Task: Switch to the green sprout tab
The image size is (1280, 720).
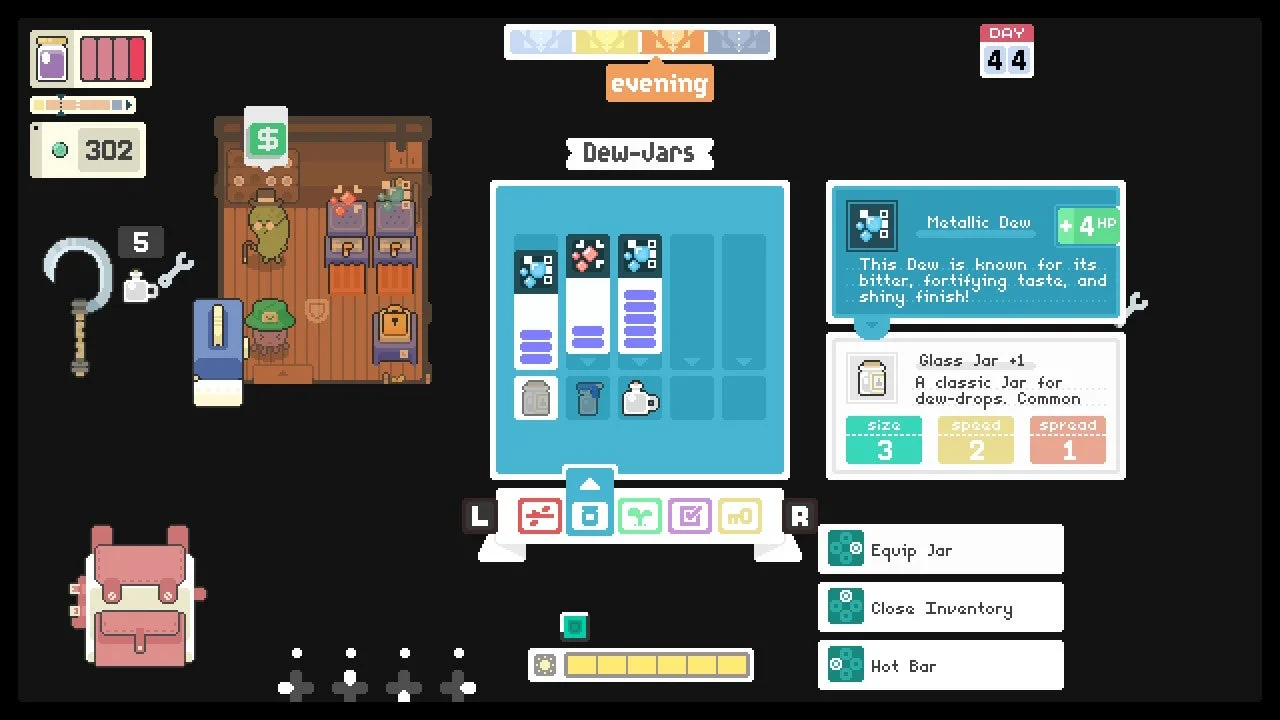Action: pyautogui.click(x=640, y=516)
